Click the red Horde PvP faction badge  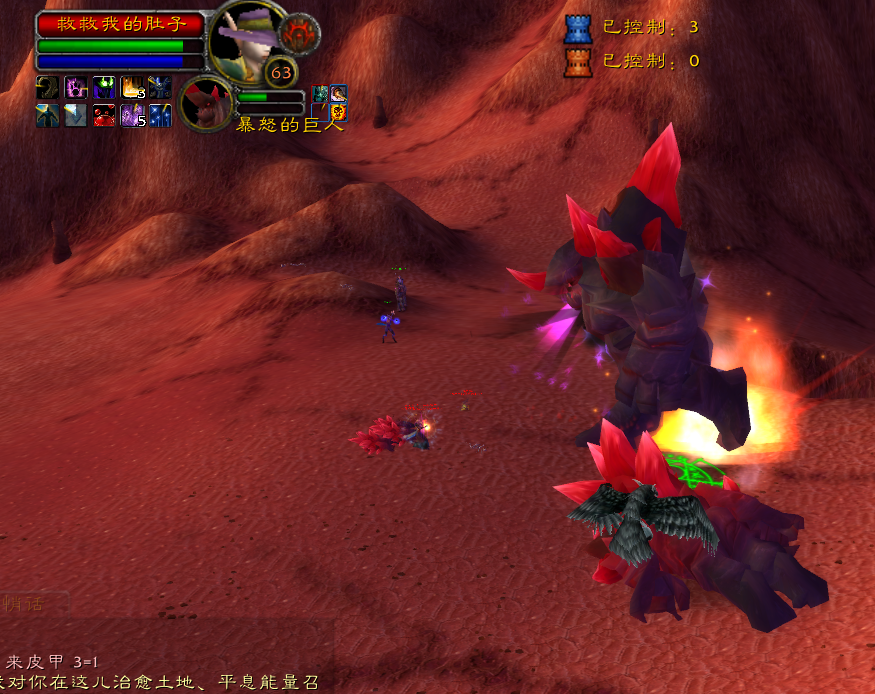click(x=298, y=34)
